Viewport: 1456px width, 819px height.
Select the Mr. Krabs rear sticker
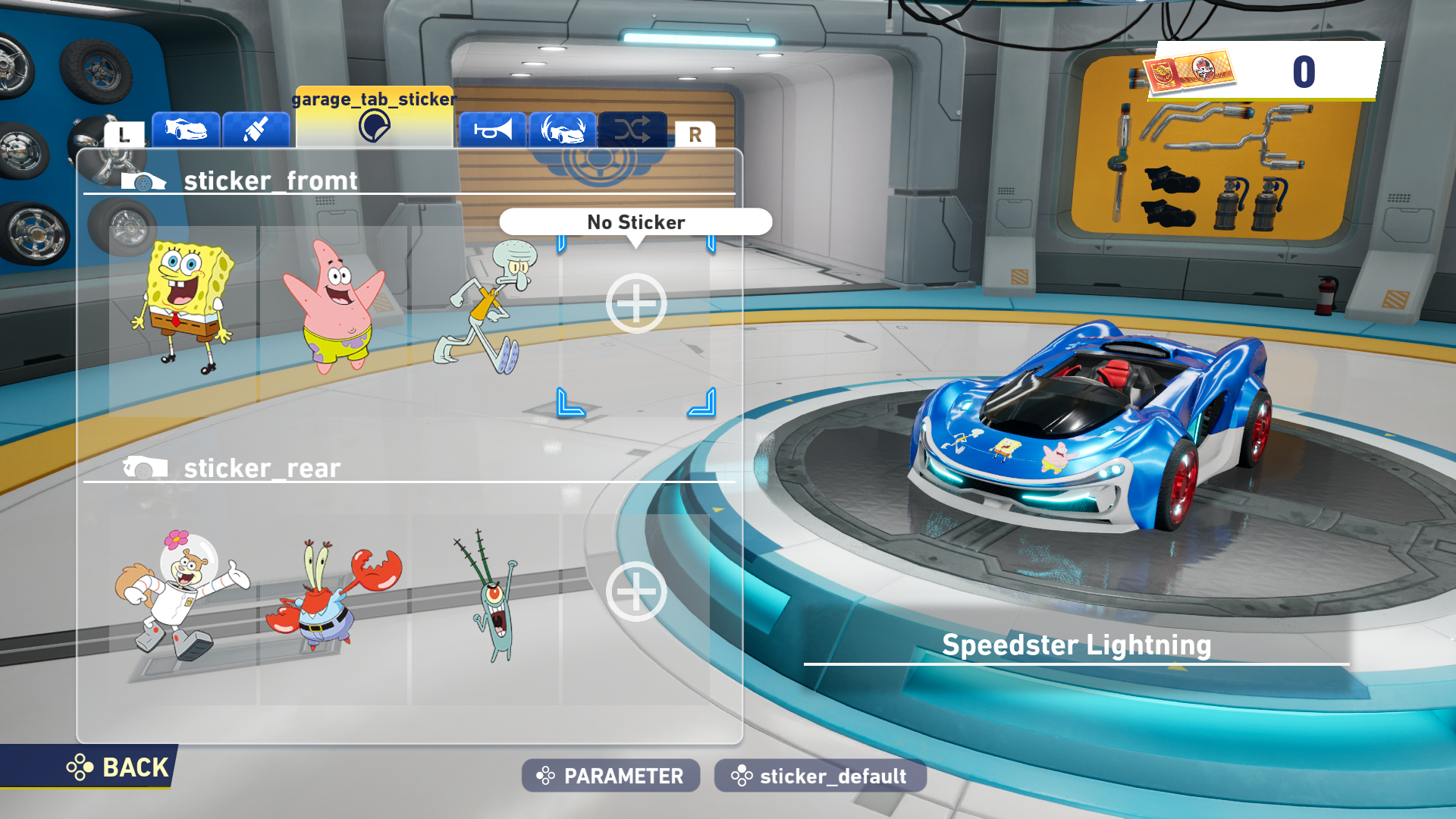(x=334, y=595)
